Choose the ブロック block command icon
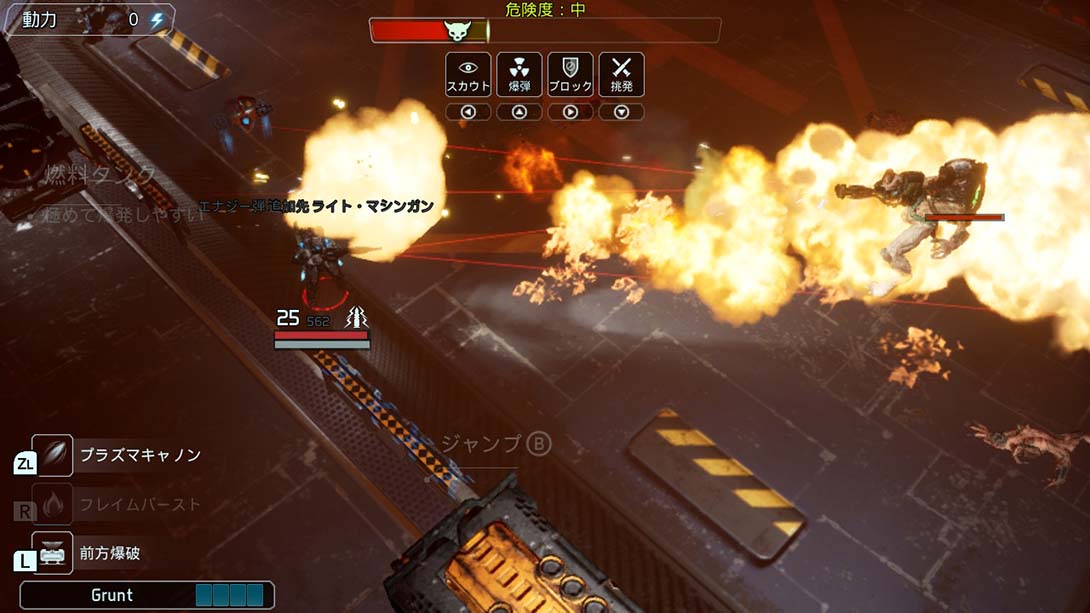This screenshot has width=1090, height=613. coord(570,74)
